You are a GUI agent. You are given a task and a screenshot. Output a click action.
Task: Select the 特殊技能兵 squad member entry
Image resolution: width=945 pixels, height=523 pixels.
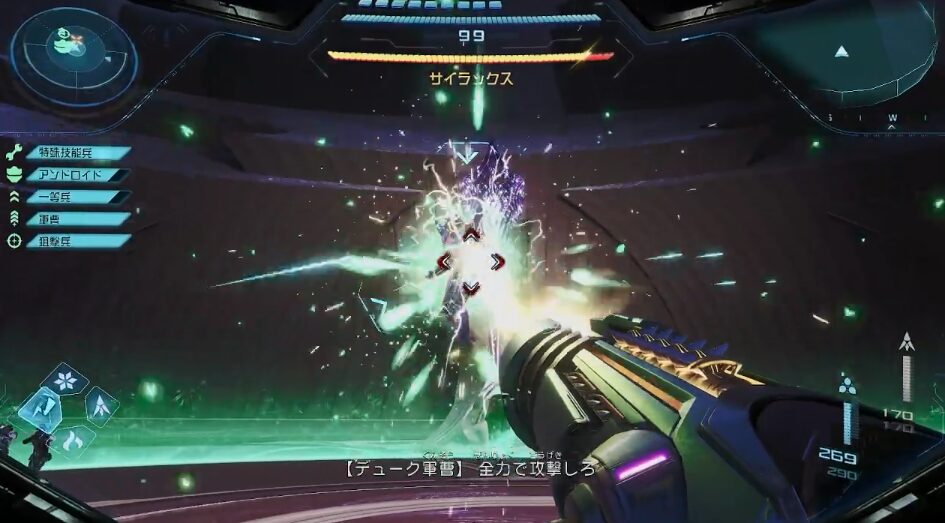pos(70,153)
